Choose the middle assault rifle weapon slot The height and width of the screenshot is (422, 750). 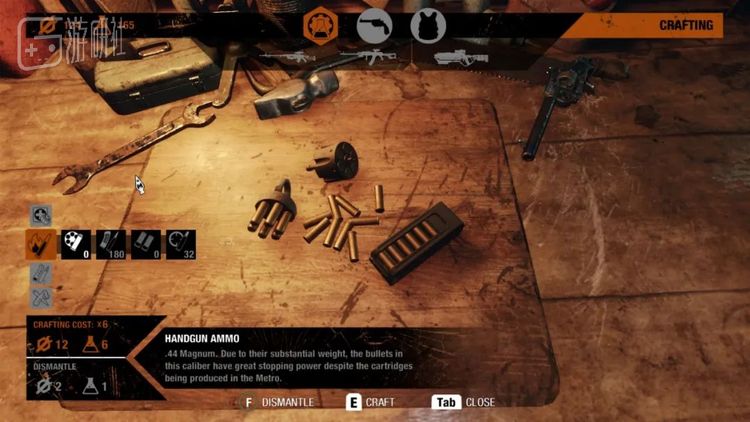(367, 57)
